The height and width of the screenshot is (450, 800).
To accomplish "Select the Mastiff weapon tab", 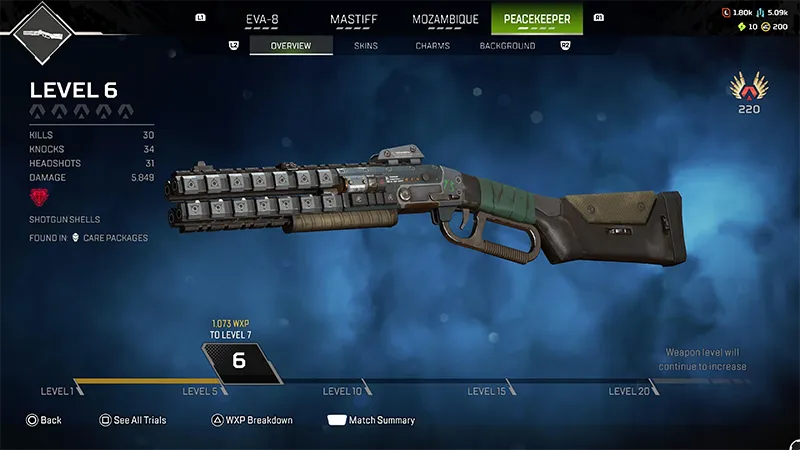I will point(357,18).
